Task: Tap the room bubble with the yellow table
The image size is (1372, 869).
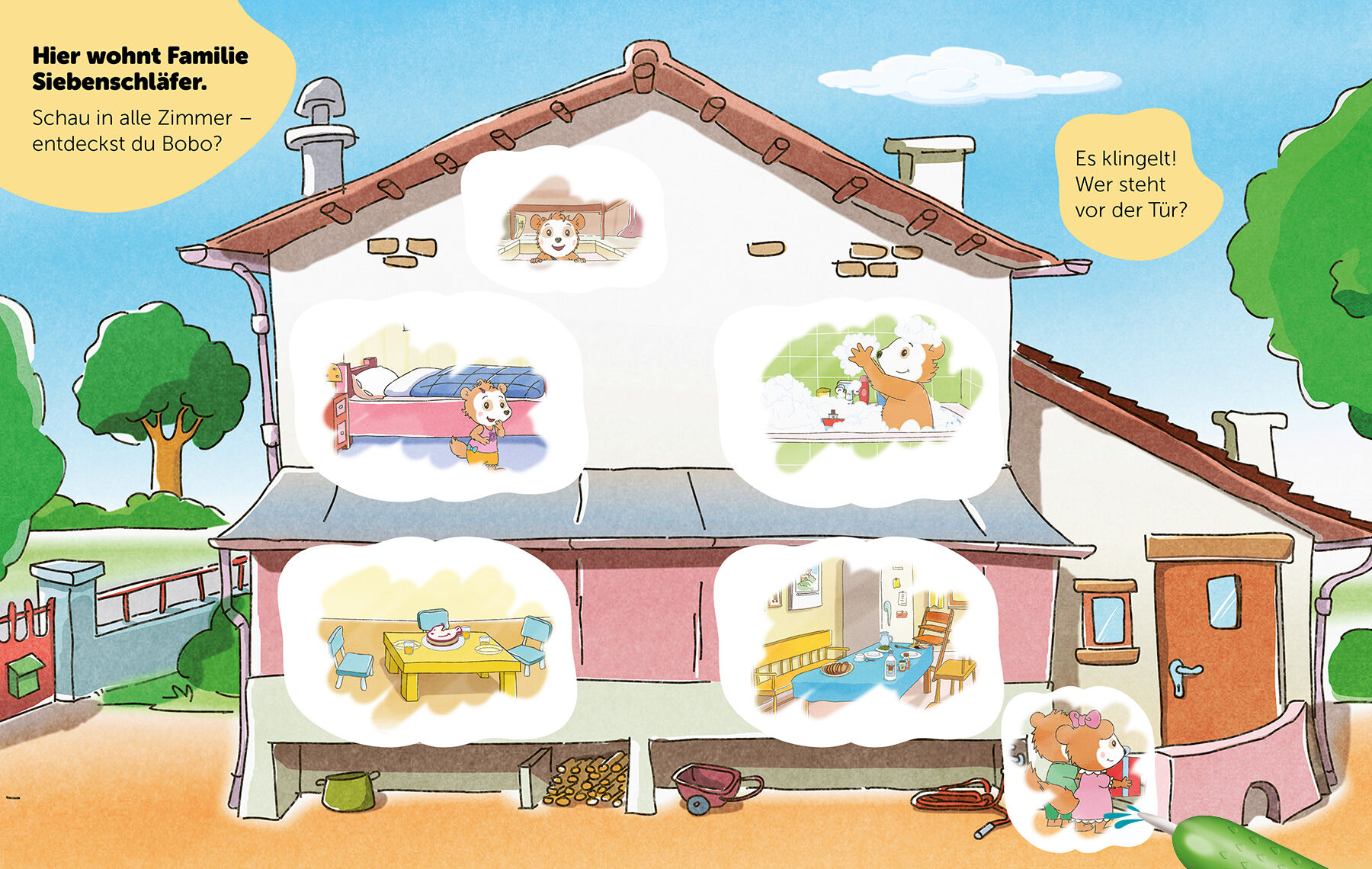Action: tap(425, 643)
